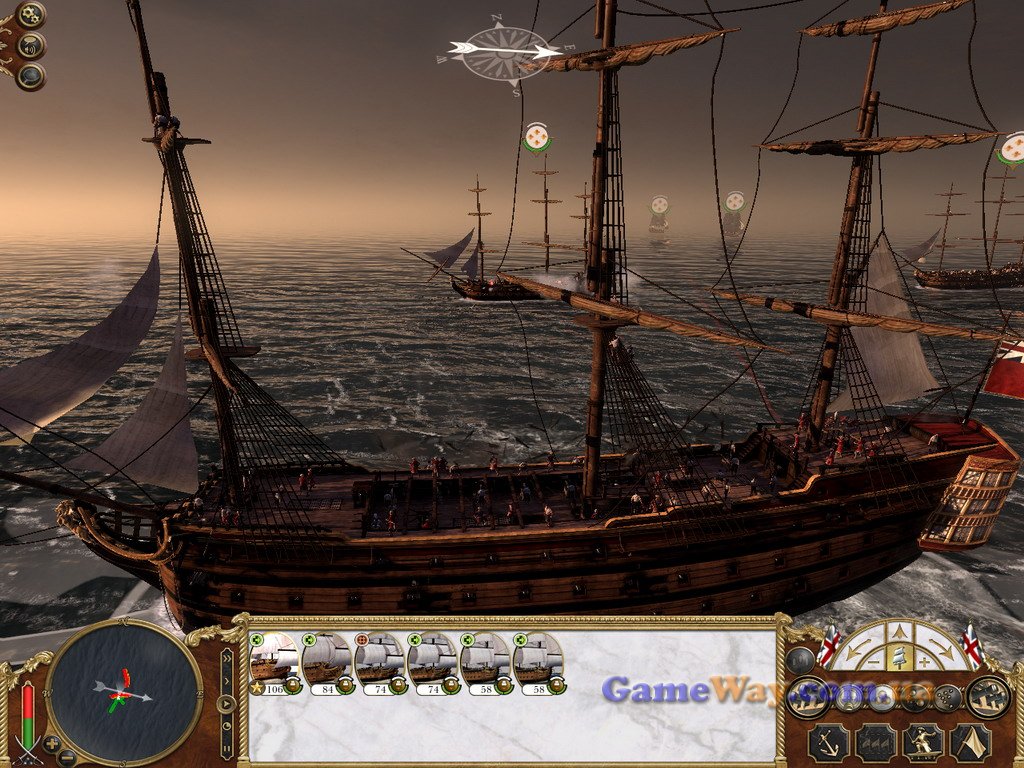Screen dimensions: 1024x768
Task: Order boarding with the swordsman button
Action: [x=923, y=742]
